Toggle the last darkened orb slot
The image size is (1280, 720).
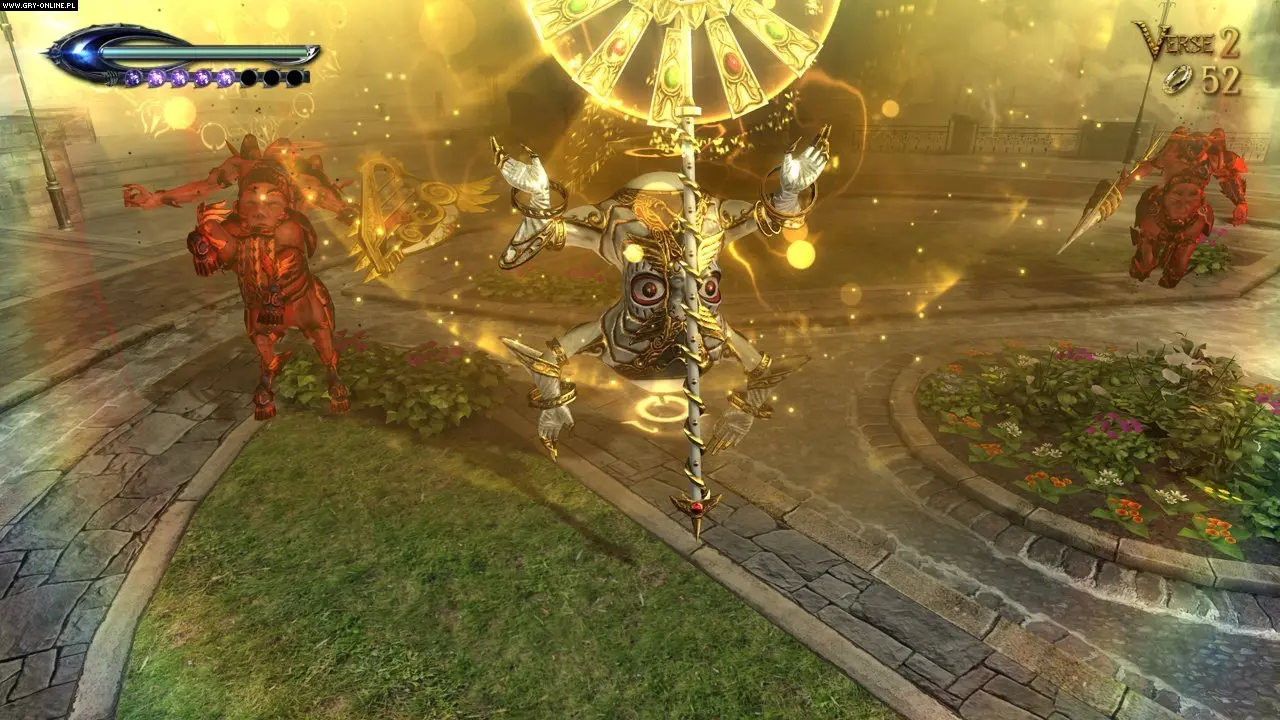293,77
